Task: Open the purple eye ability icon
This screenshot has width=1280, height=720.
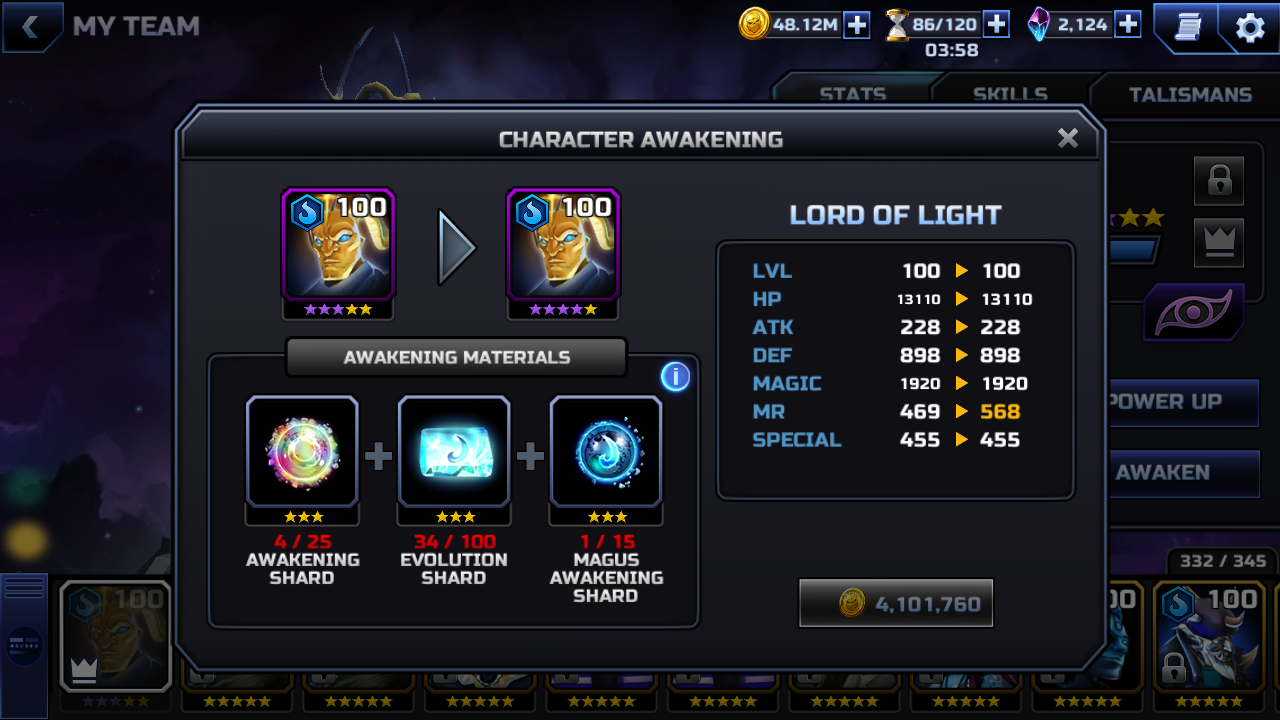Action: click(1194, 313)
